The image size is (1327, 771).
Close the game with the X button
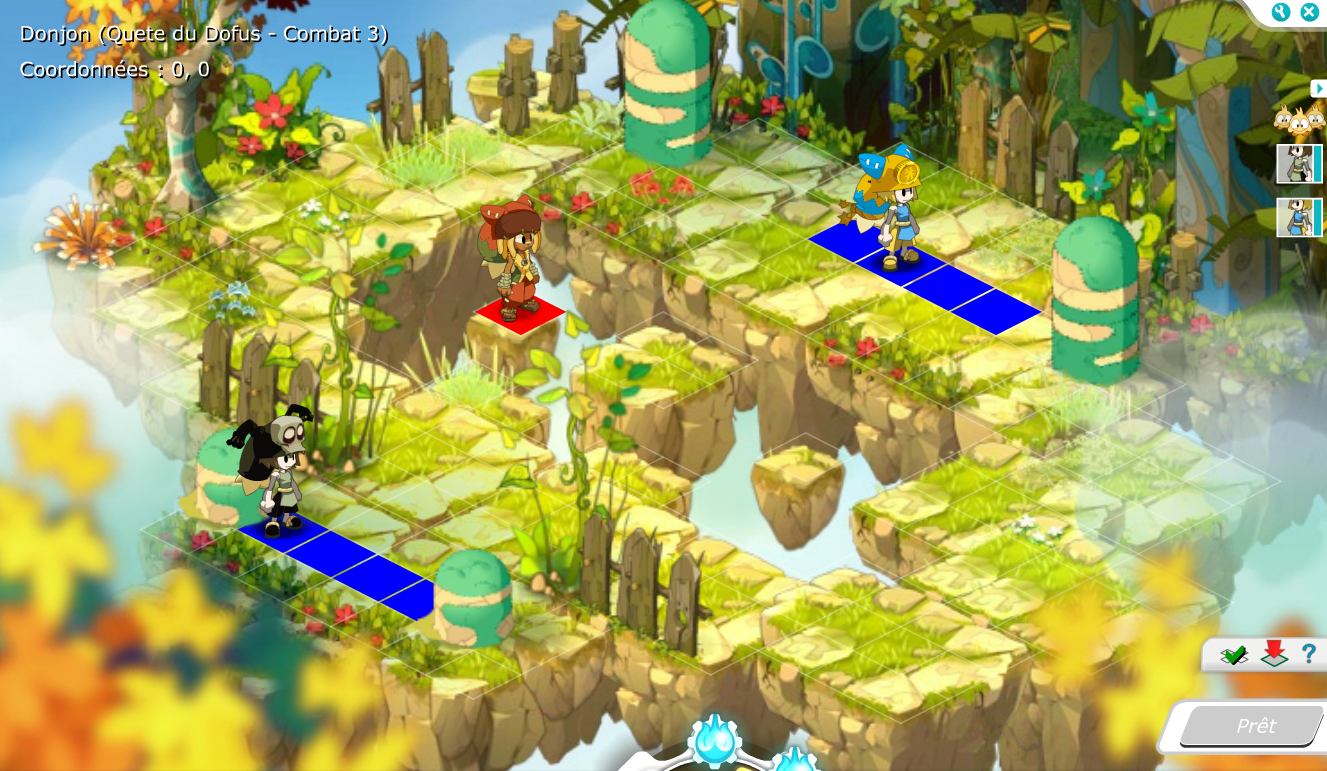[x=1309, y=12]
